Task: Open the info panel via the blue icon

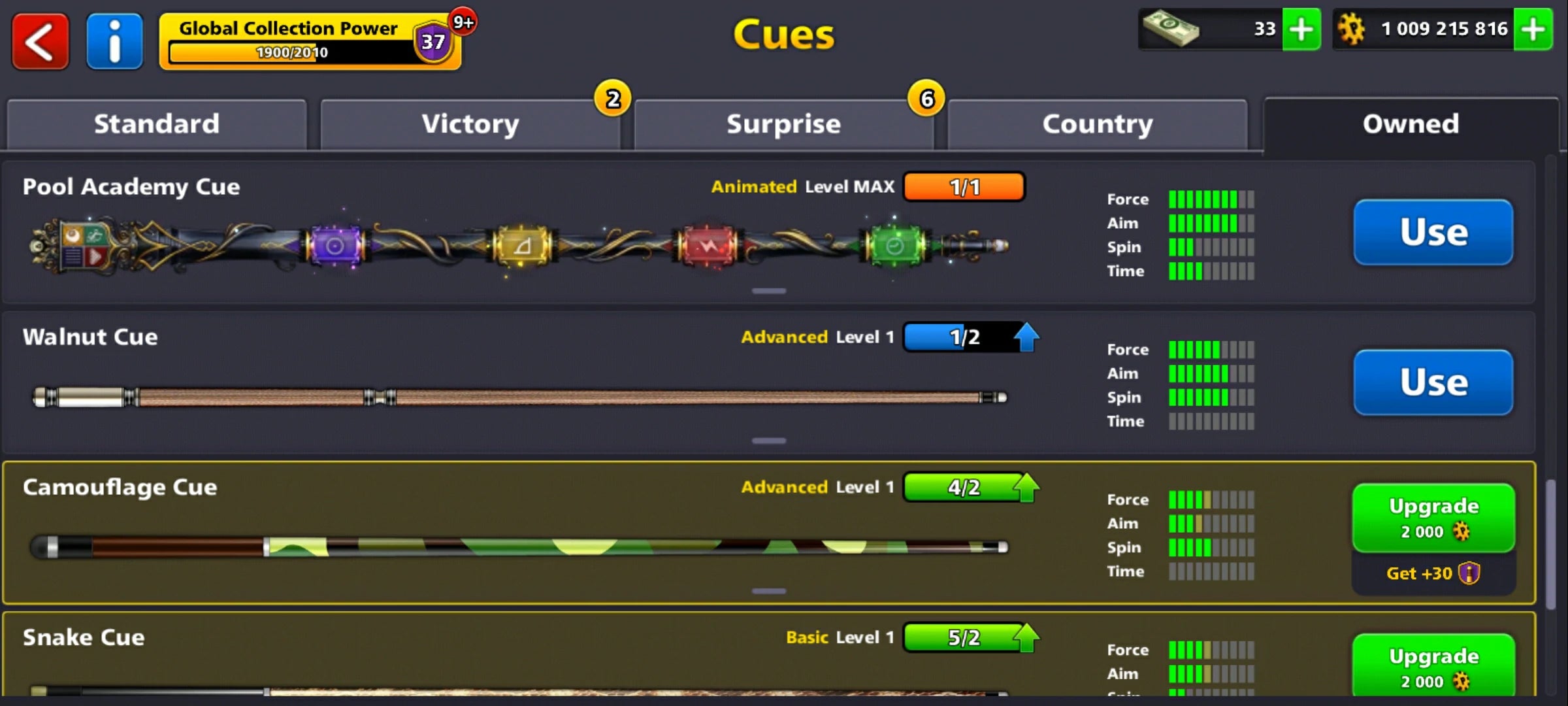Action: coord(114,41)
